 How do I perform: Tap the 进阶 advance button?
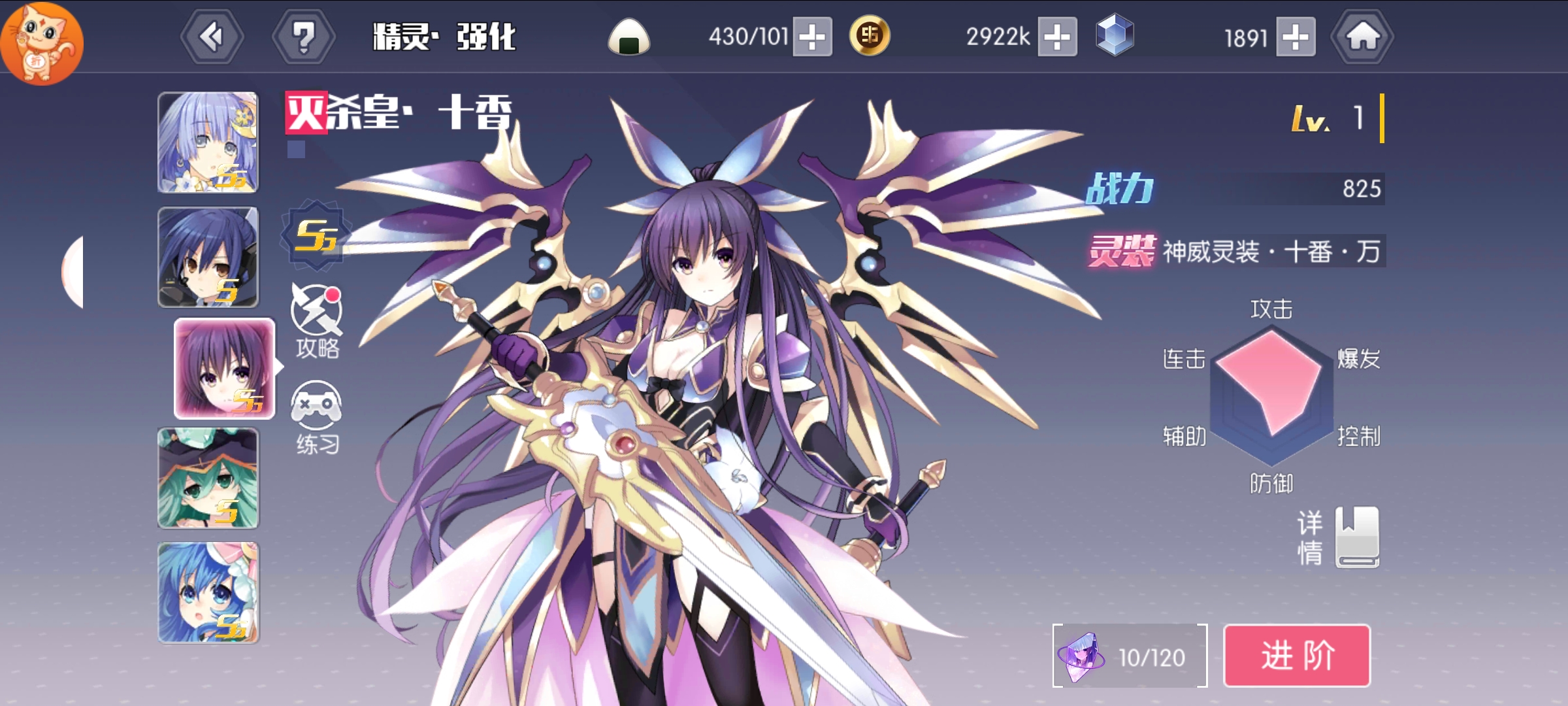tap(1296, 656)
